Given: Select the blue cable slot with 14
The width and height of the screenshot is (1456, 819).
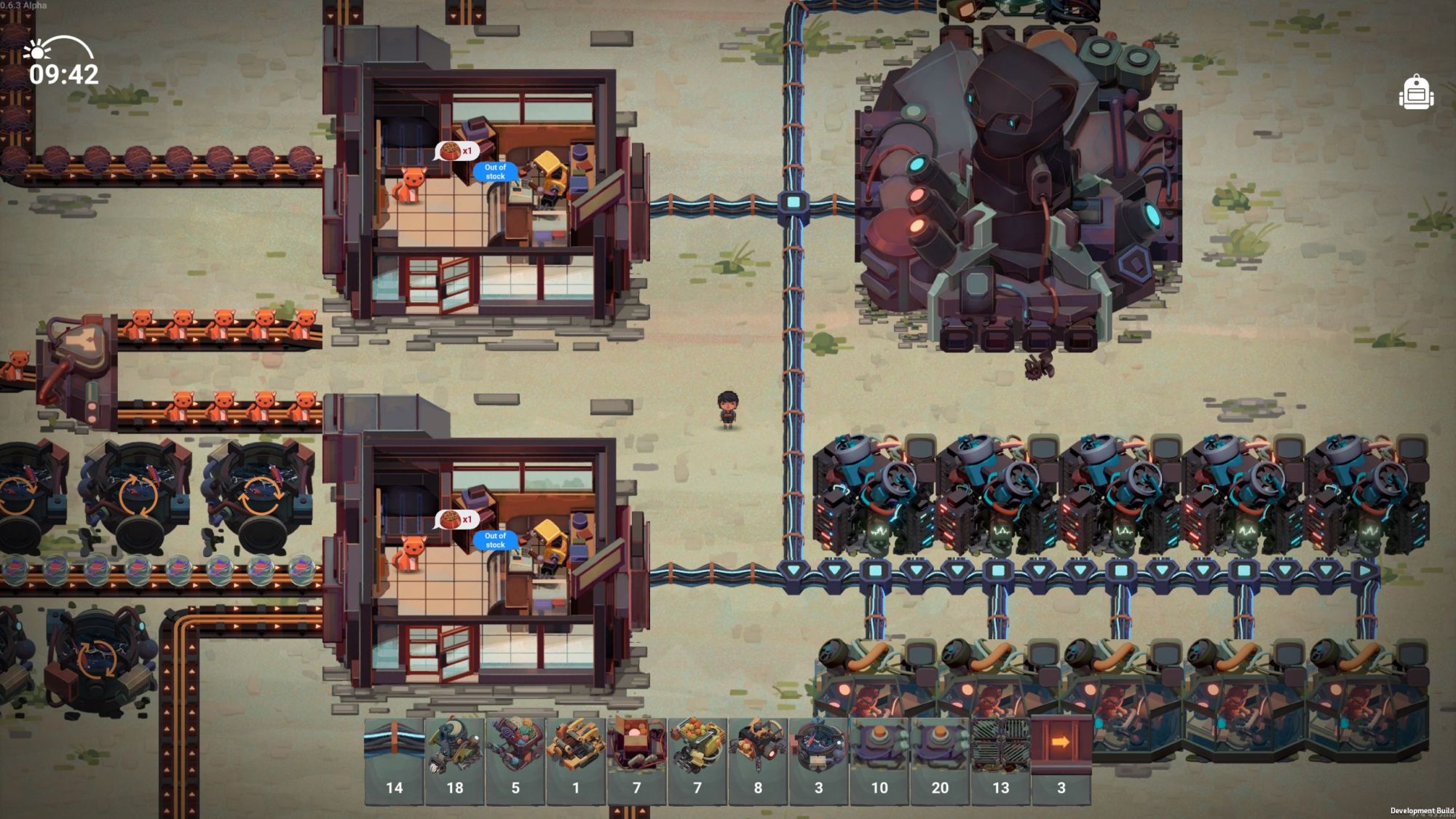Looking at the screenshot, I should pos(394,760).
